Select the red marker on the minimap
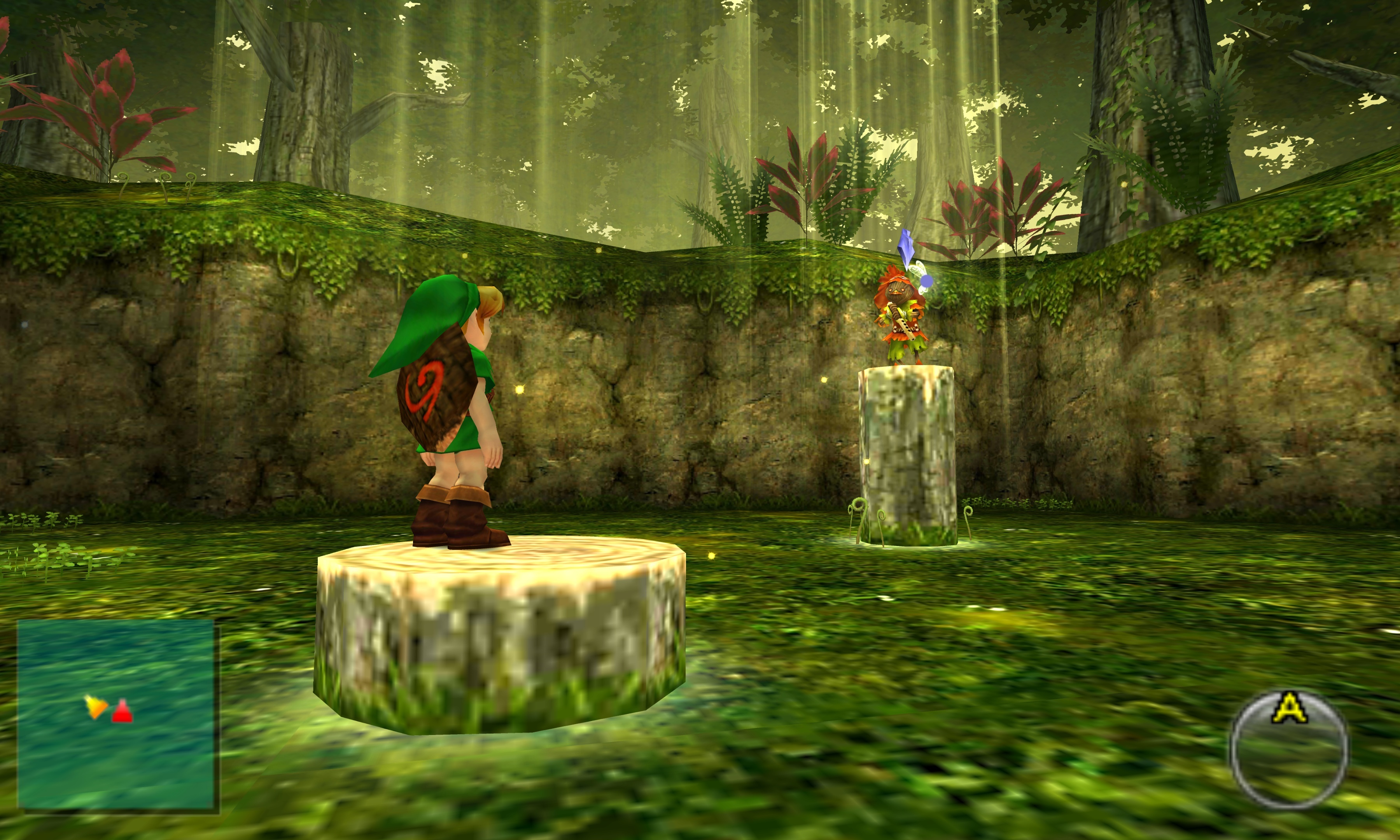 click(122, 712)
